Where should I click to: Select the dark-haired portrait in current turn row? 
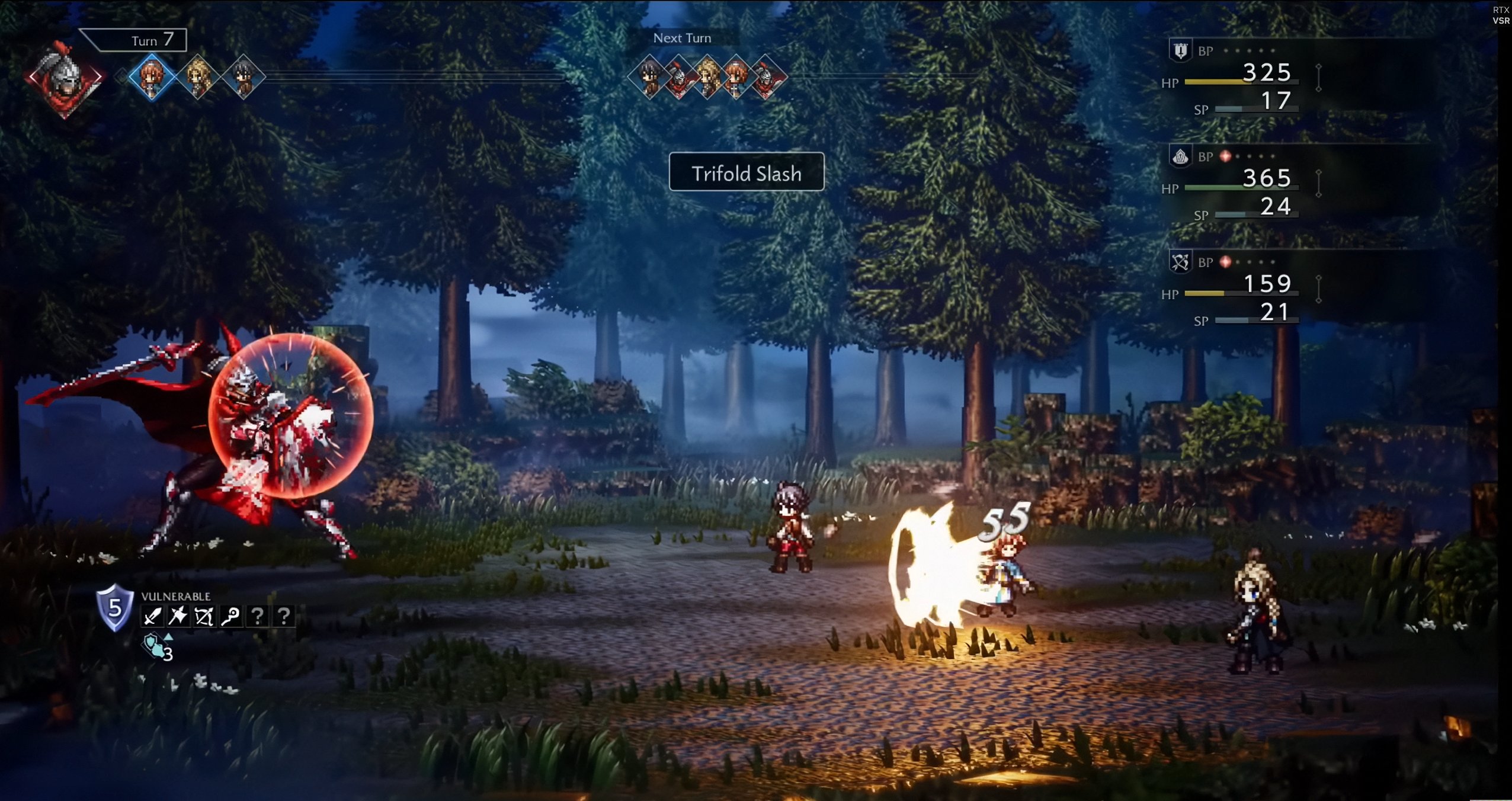coord(244,77)
